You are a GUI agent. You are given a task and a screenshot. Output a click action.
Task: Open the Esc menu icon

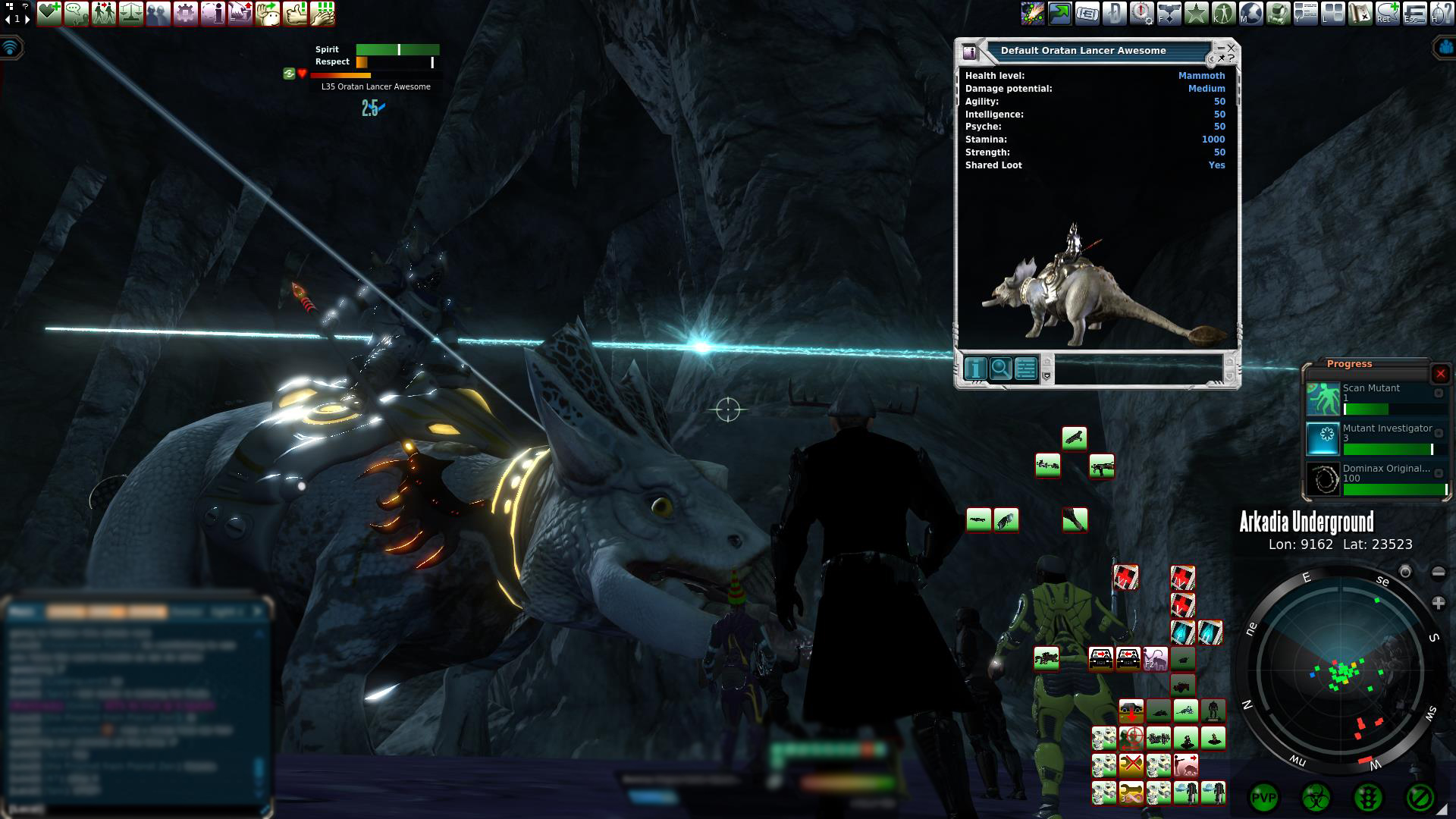(x=1414, y=13)
